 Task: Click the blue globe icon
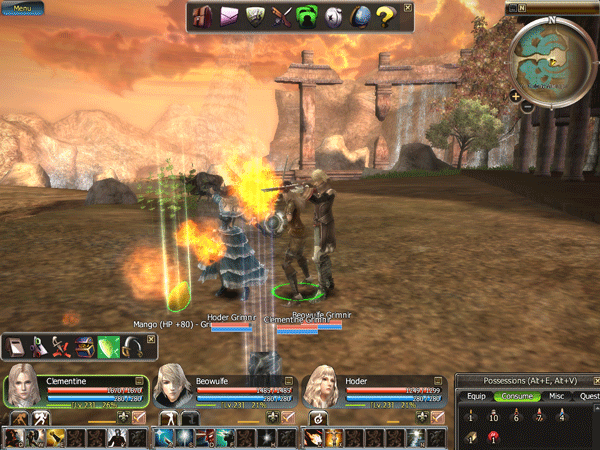pos(358,17)
